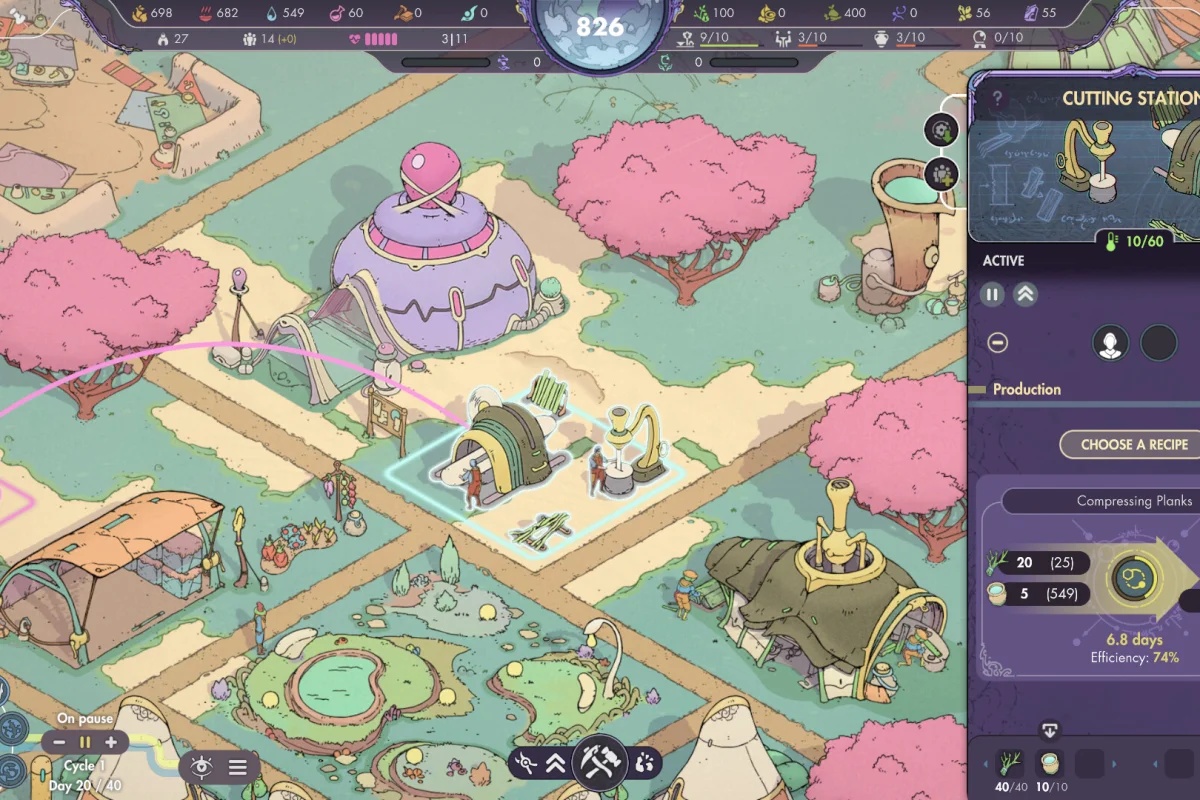Open the question mark help for Cutting Station

(x=997, y=97)
